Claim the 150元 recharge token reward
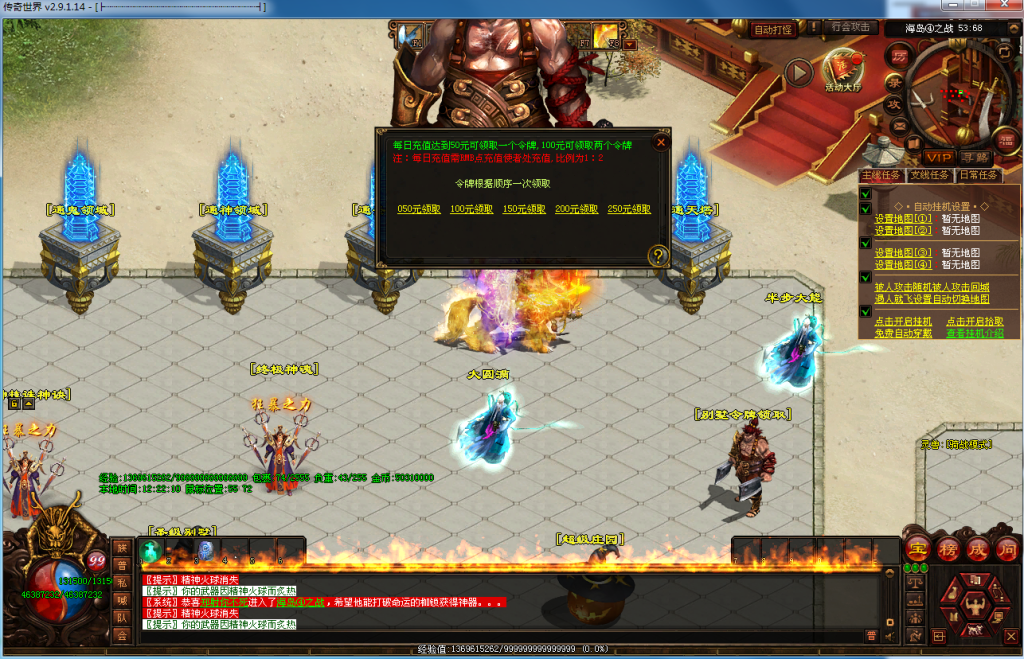This screenshot has width=1024, height=659. point(523,209)
